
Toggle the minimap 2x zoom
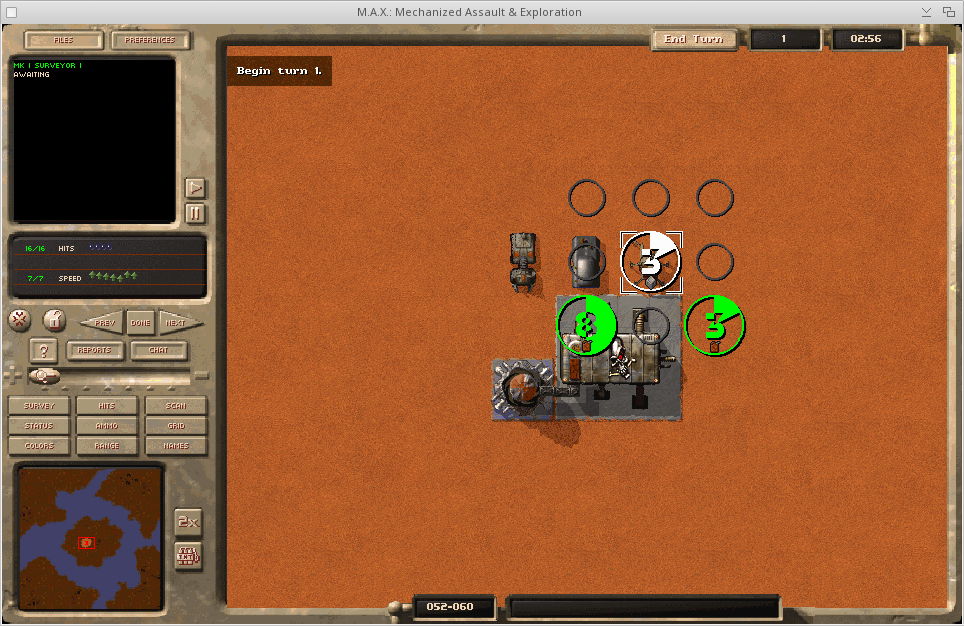click(x=188, y=521)
